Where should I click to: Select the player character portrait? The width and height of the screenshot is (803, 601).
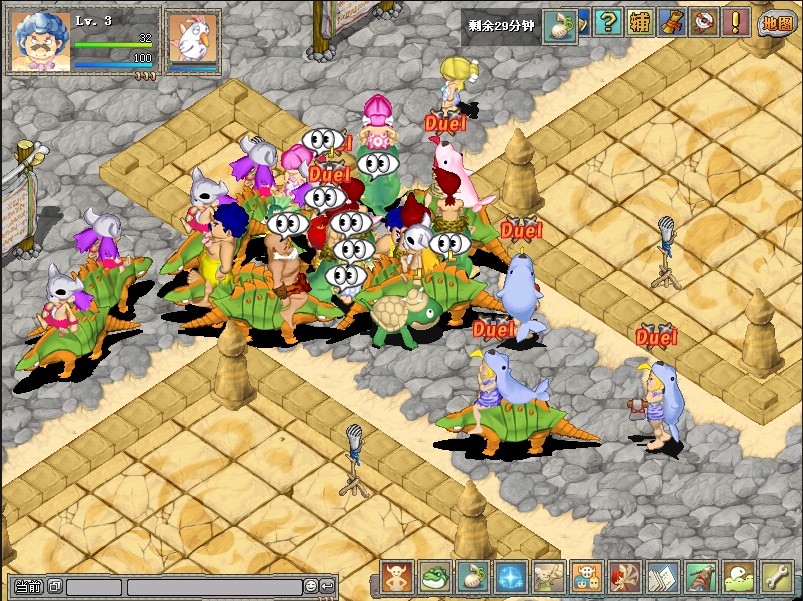[42, 41]
